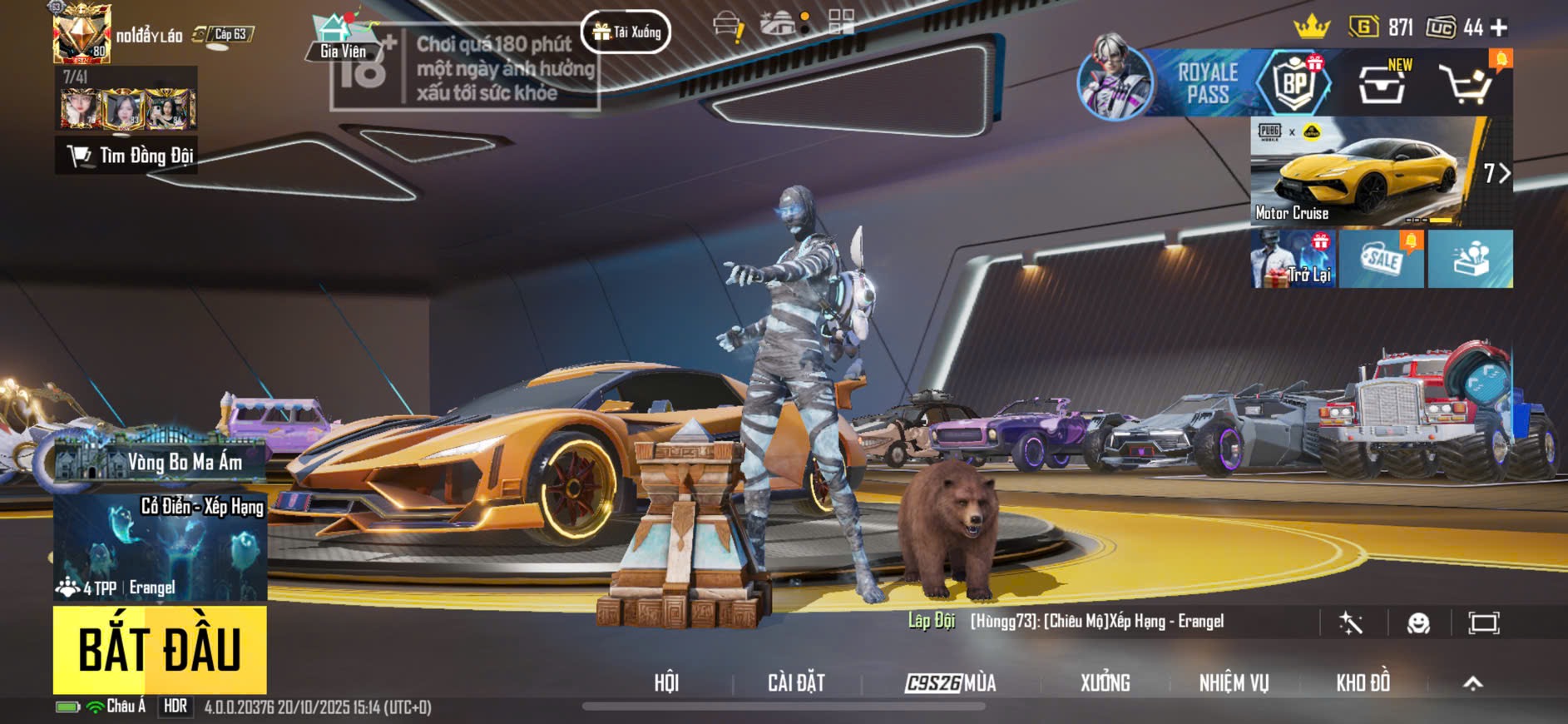
Task: Open KHO ĐỒ inventory
Action: pos(1363,683)
